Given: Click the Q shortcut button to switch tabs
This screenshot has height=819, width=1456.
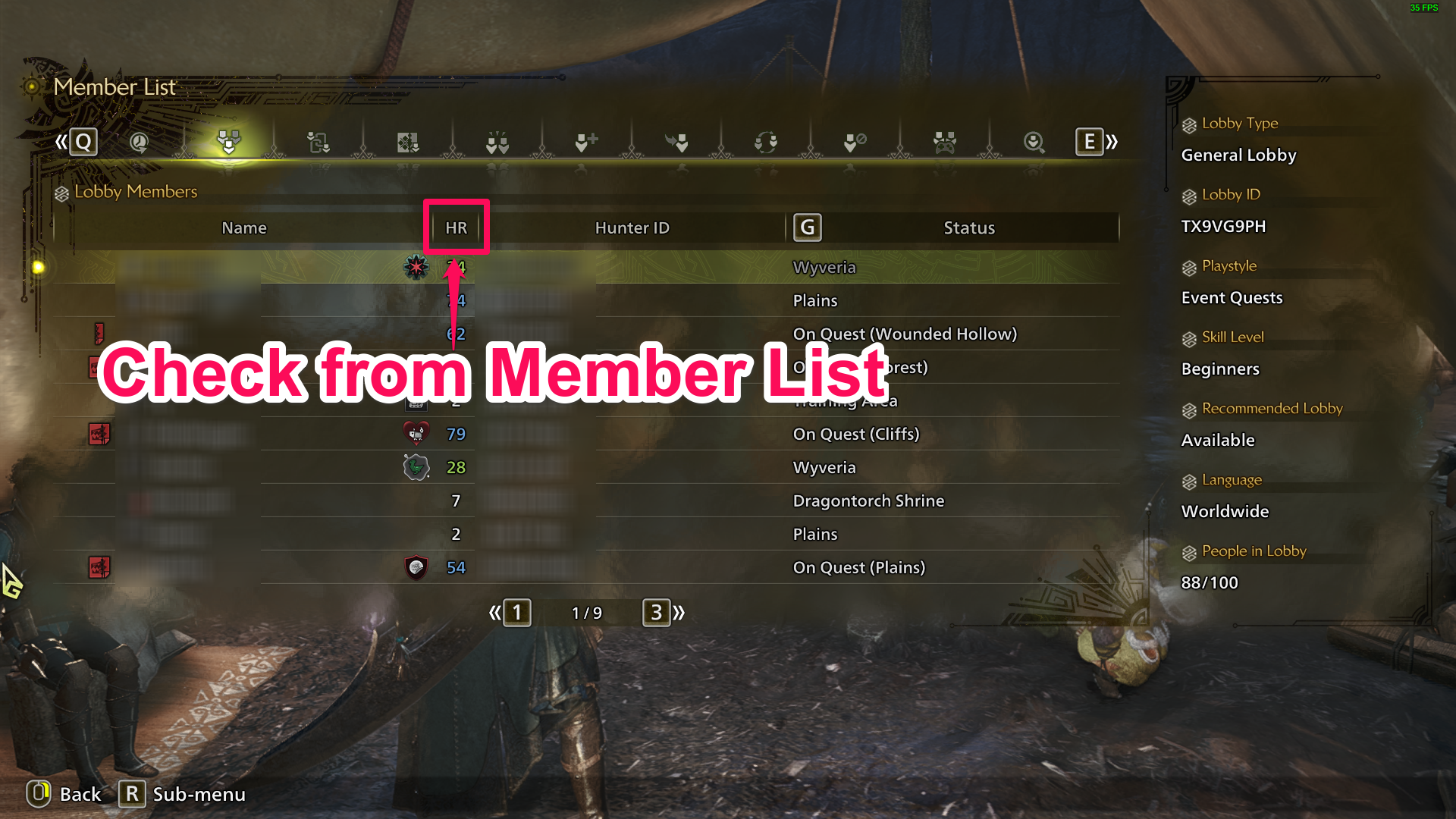Looking at the screenshot, I should coord(83,141).
